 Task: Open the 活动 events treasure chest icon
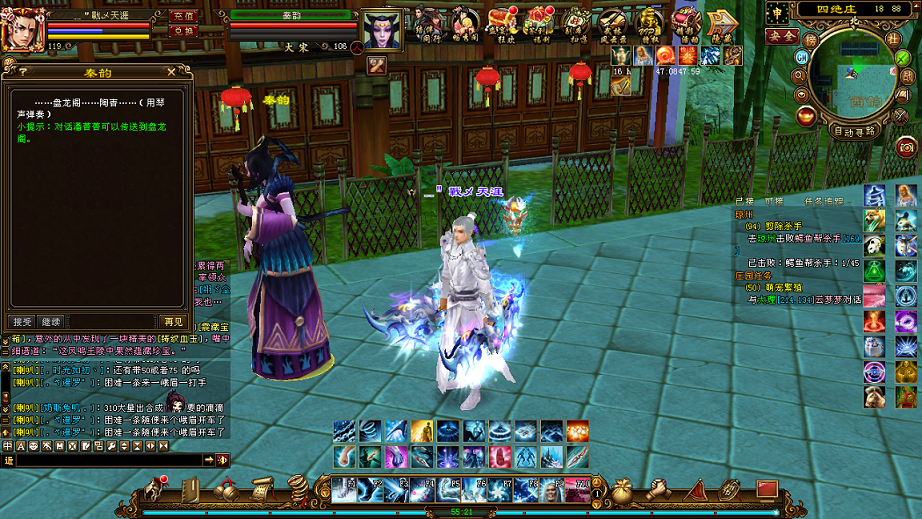[685, 22]
